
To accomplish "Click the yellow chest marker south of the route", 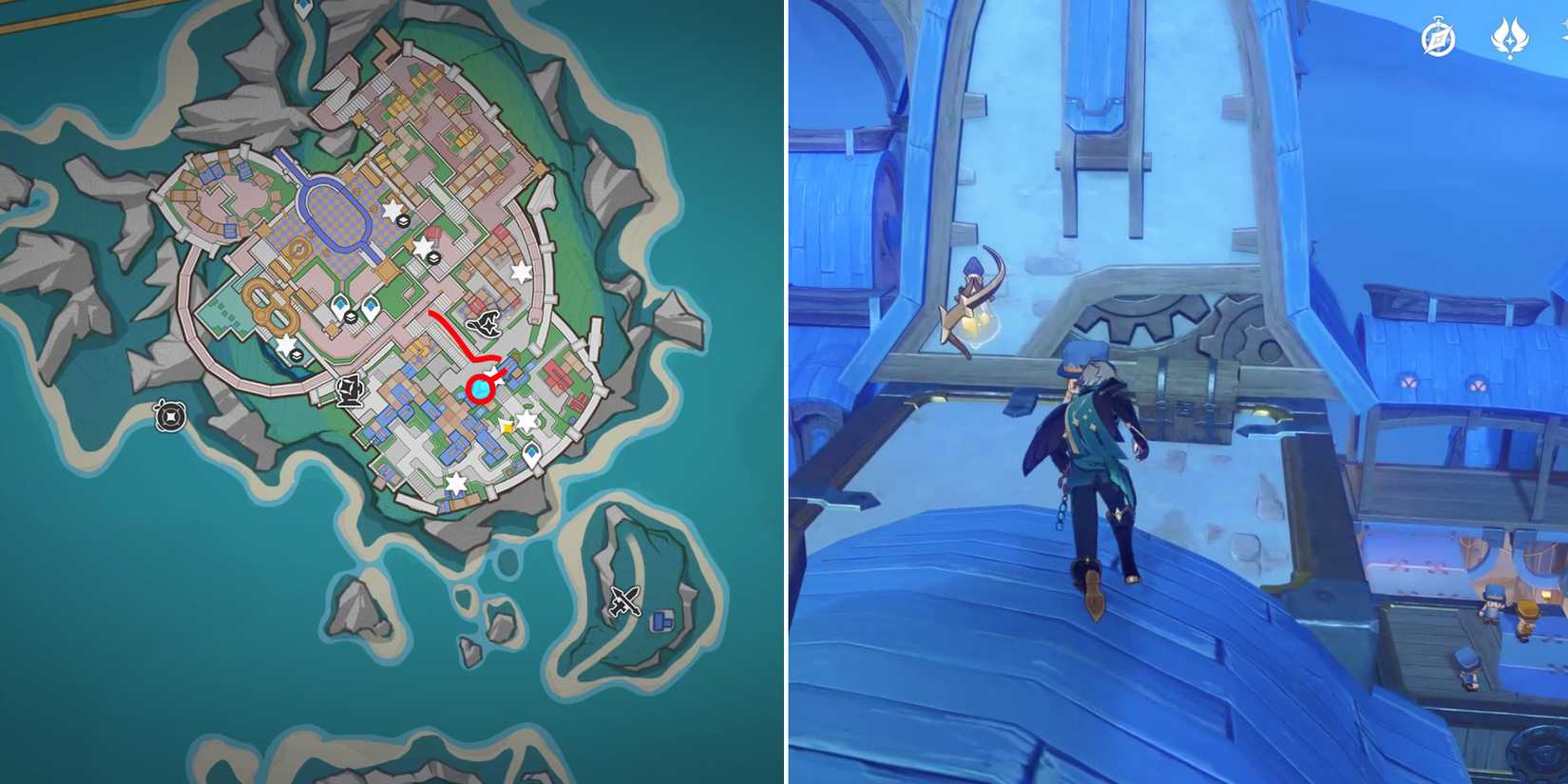I will click(x=507, y=428).
